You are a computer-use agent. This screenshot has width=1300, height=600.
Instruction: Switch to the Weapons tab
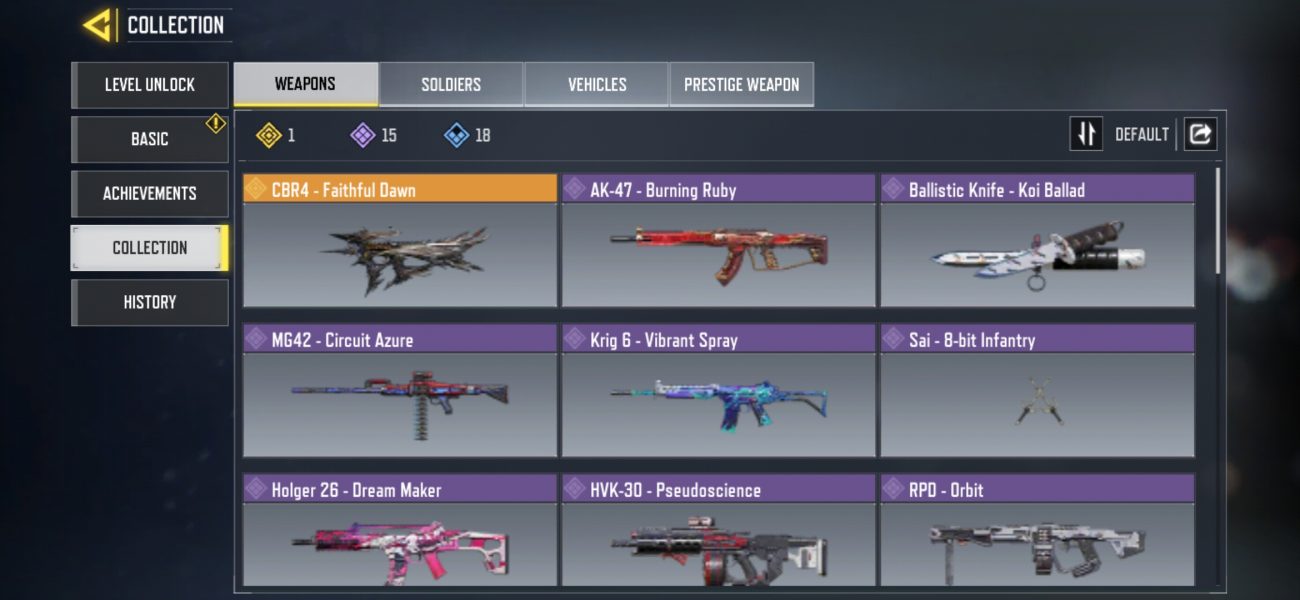tap(305, 84)
